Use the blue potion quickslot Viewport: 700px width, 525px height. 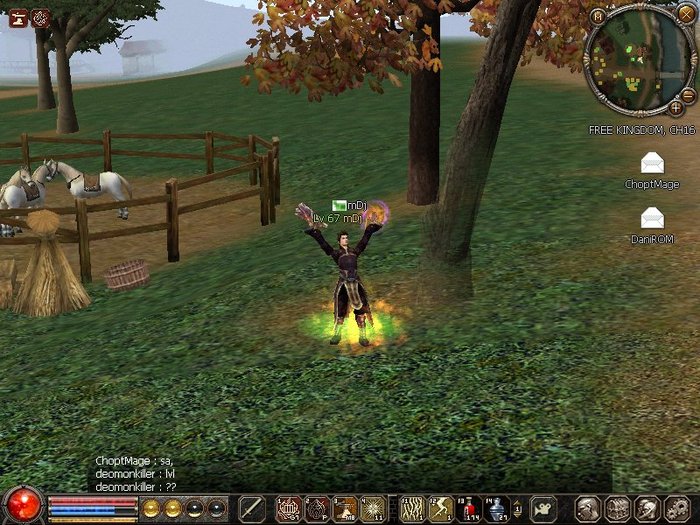(497, 509)
